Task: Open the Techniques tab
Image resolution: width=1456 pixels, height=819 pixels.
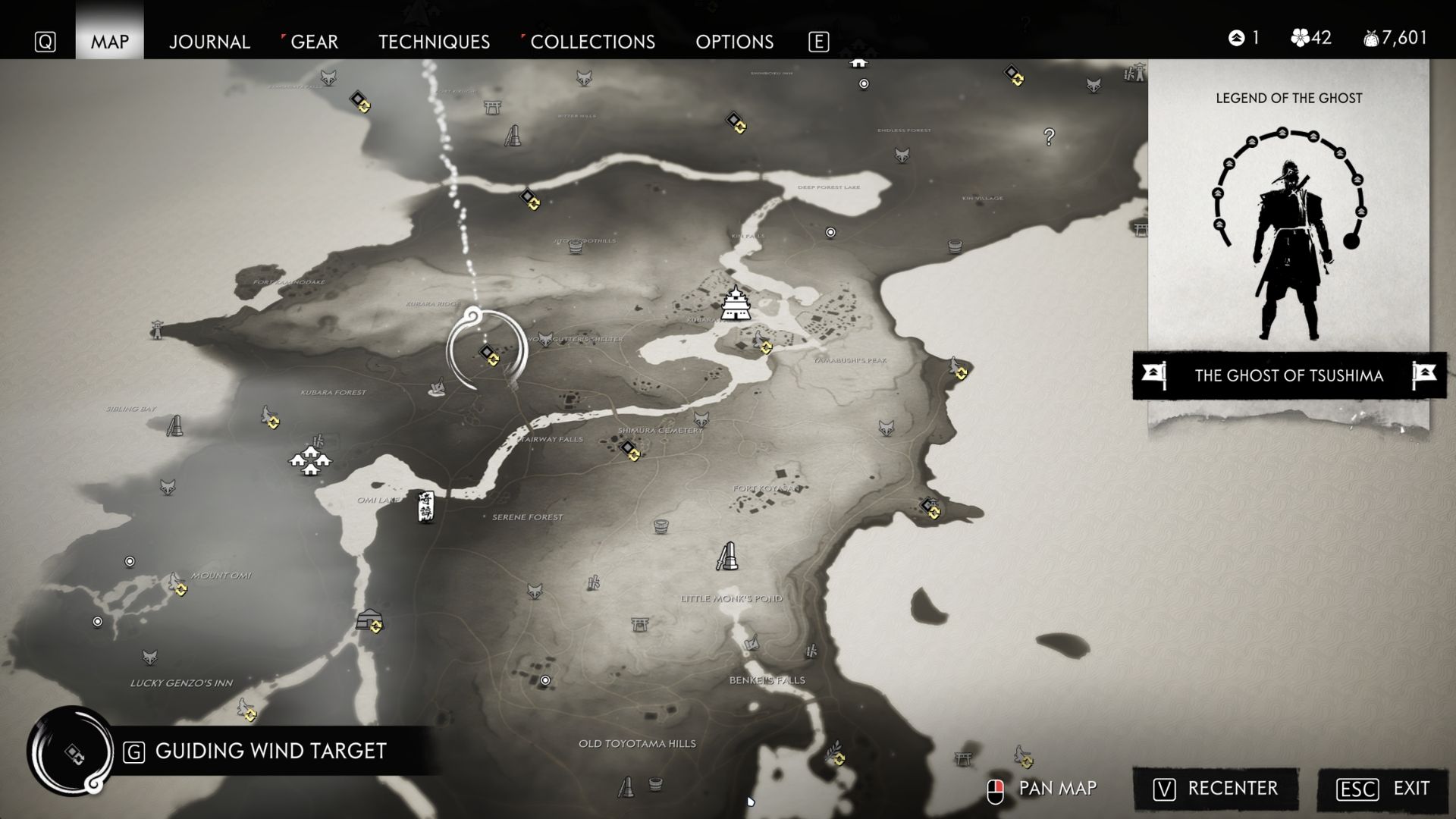Action: [x=434, y=42]
